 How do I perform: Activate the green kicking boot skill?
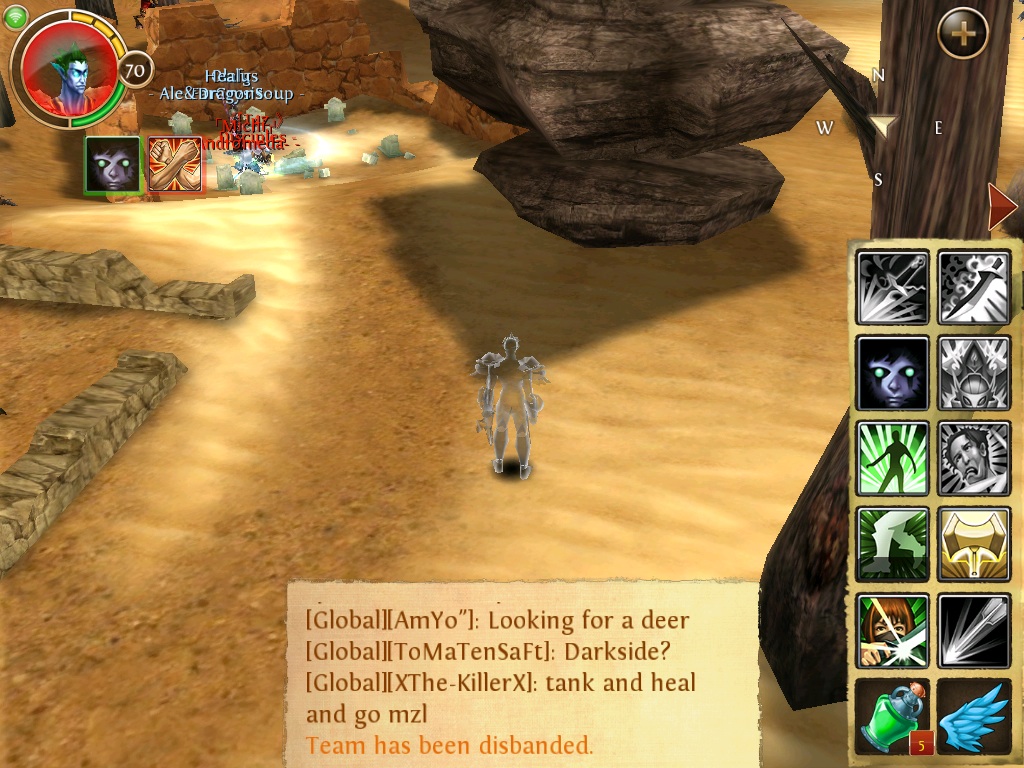893,545
